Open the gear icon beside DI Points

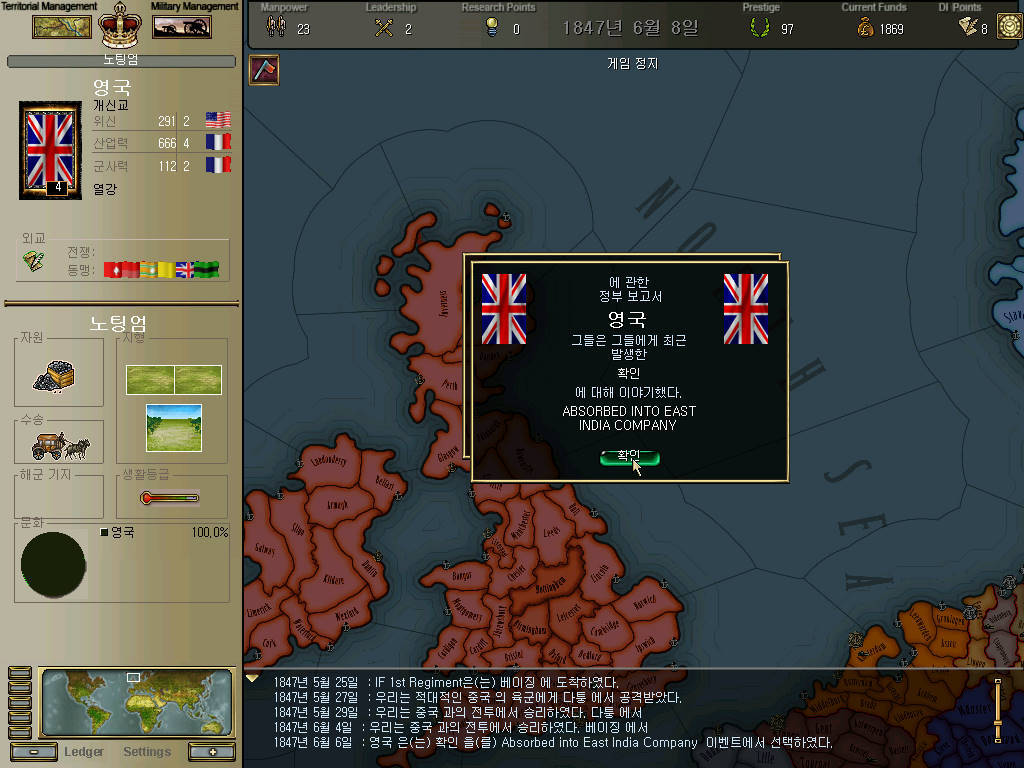point(1007,27)
